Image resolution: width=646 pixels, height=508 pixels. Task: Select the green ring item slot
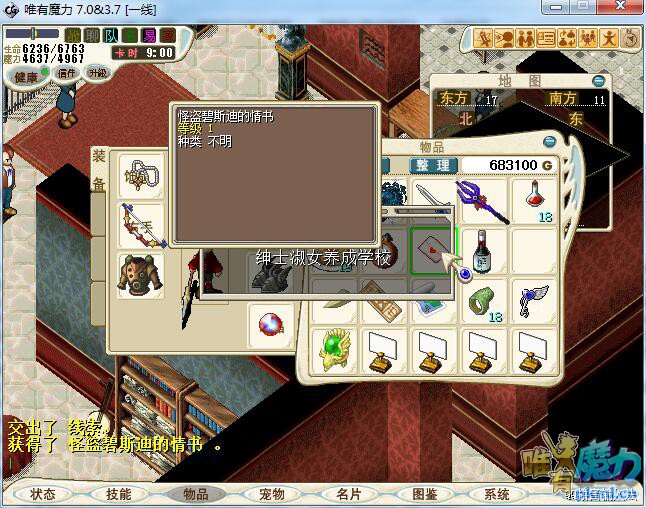tap(482, 300)
